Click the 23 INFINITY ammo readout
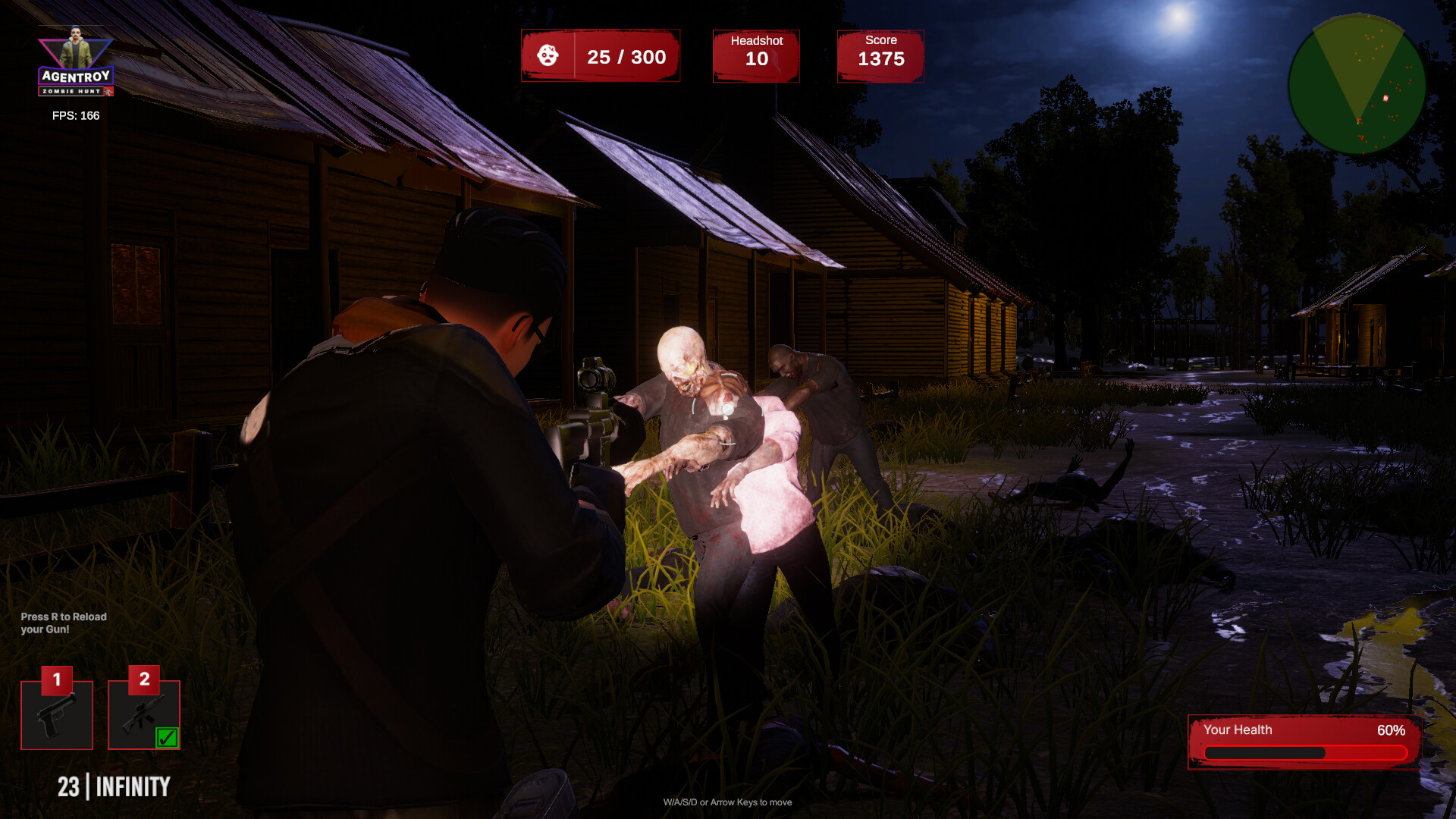Image resolution: width=1456 pixels, height=819 pixels. click(x=114, y=787)
